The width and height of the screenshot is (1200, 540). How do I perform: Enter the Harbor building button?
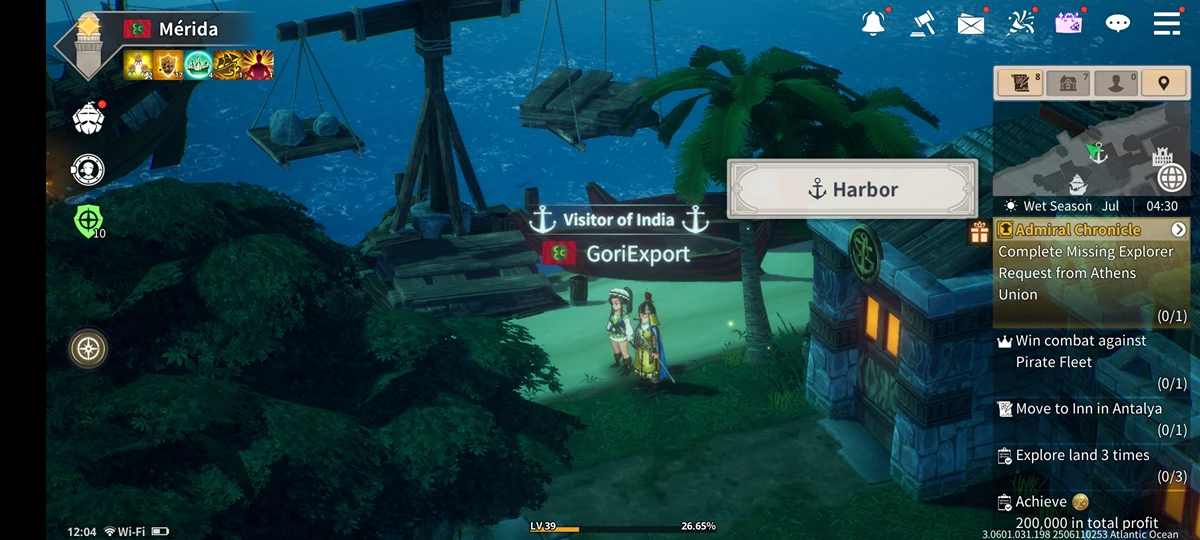(852, 189)
